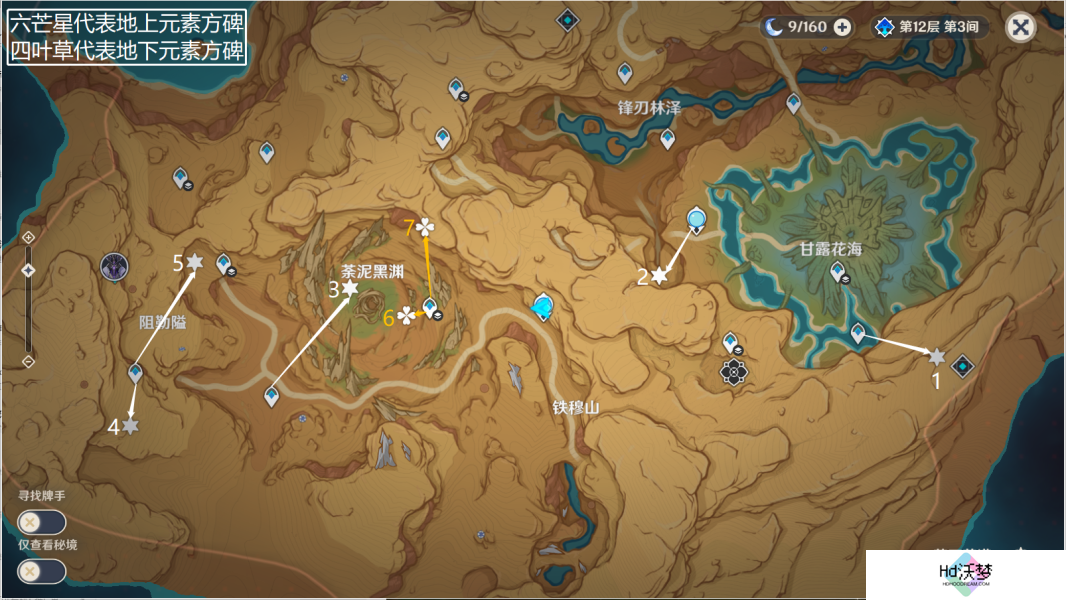Toggle the 寻找牌手 switch
The width and height of the screenshot is (1066, 600).
(x=42, y=522)
